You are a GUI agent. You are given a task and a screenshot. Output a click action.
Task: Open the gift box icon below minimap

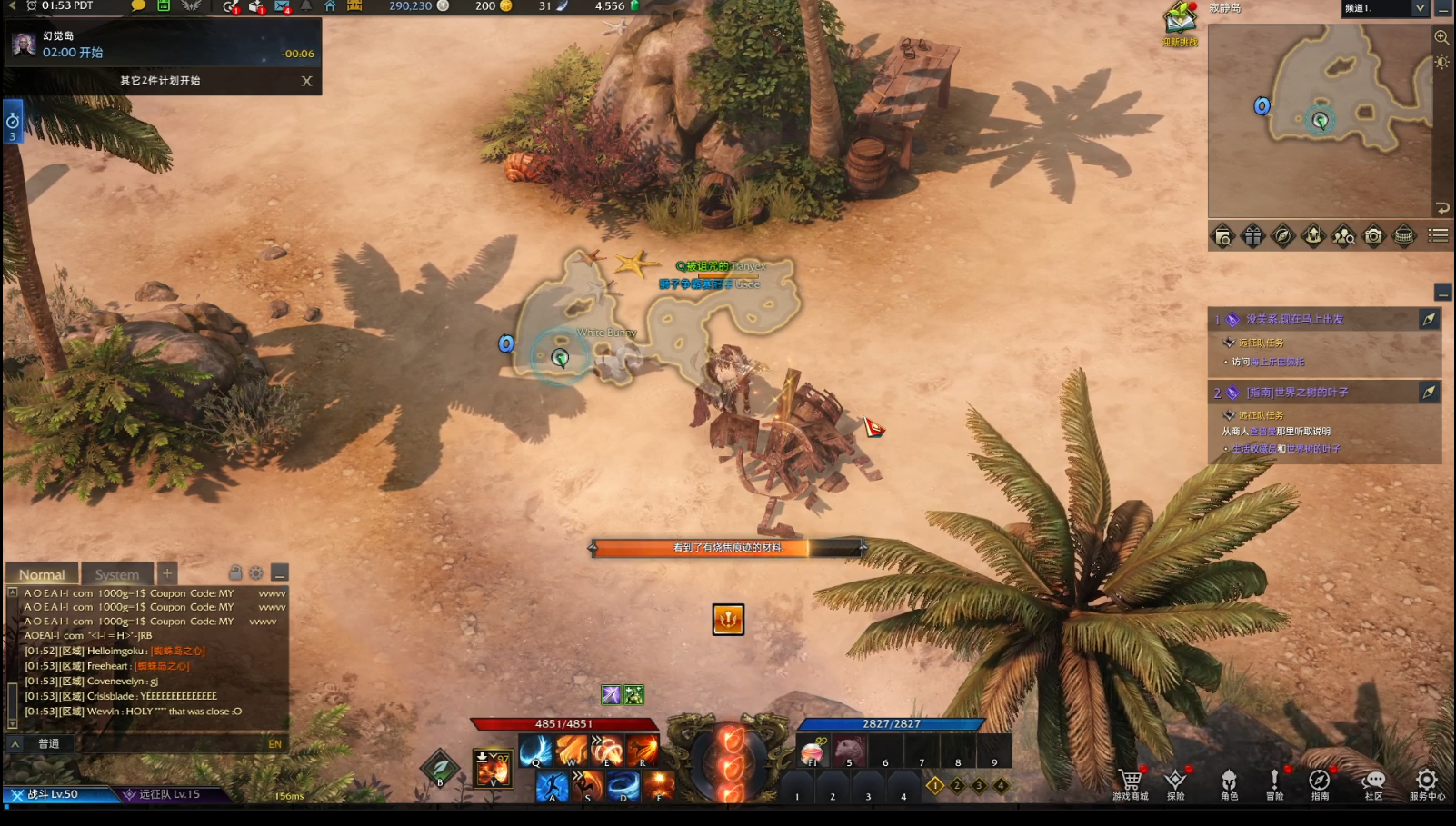1252,236
